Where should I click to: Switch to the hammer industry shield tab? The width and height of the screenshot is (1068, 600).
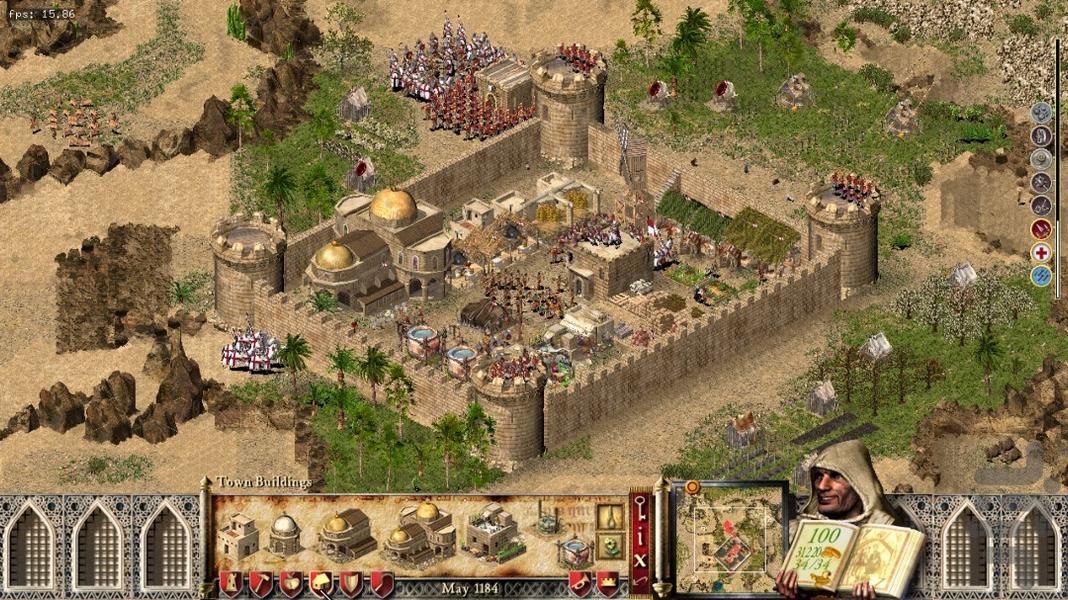(260, 583)
